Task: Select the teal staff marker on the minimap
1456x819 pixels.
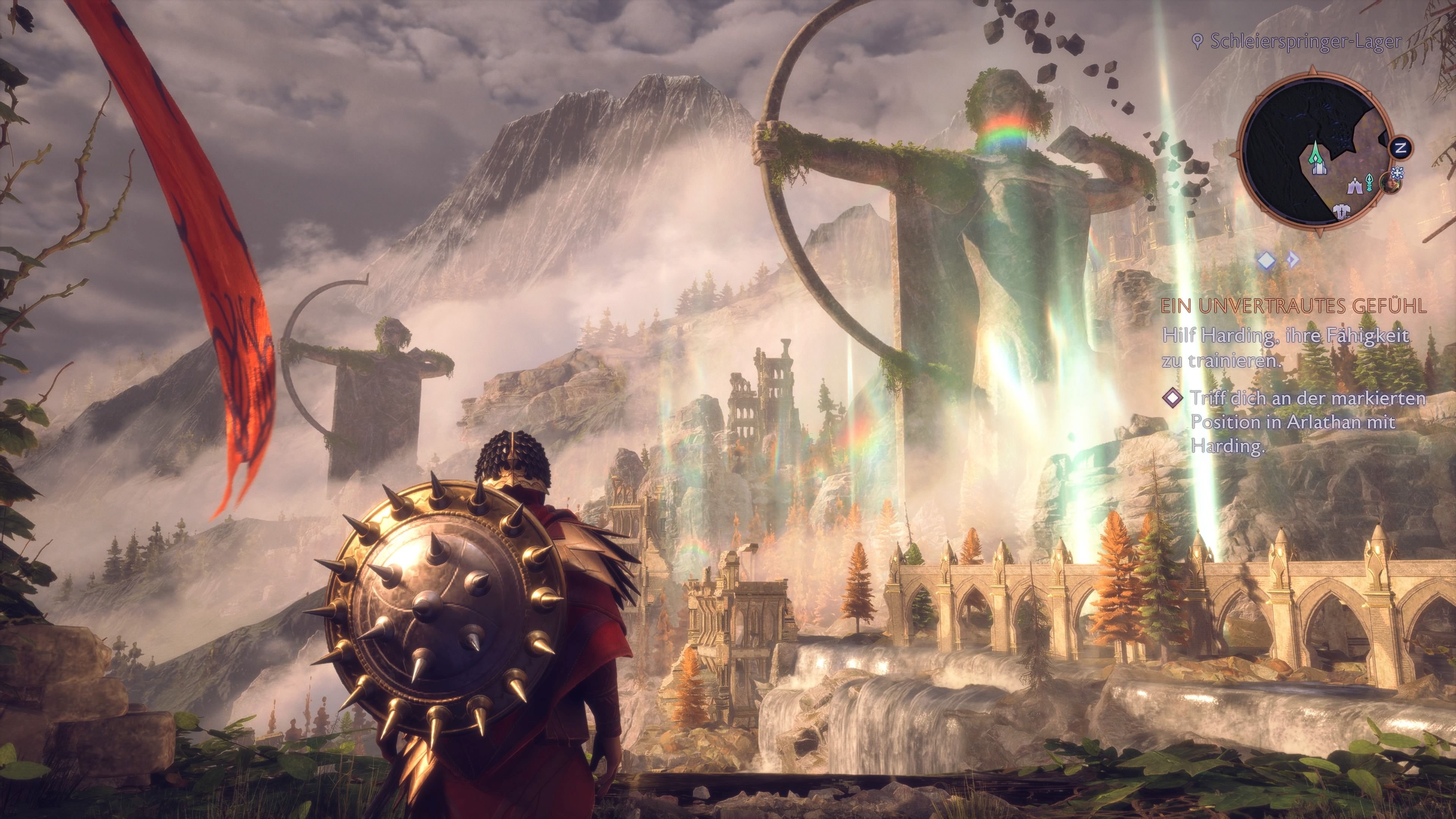Action: [x=1369, y=182]
